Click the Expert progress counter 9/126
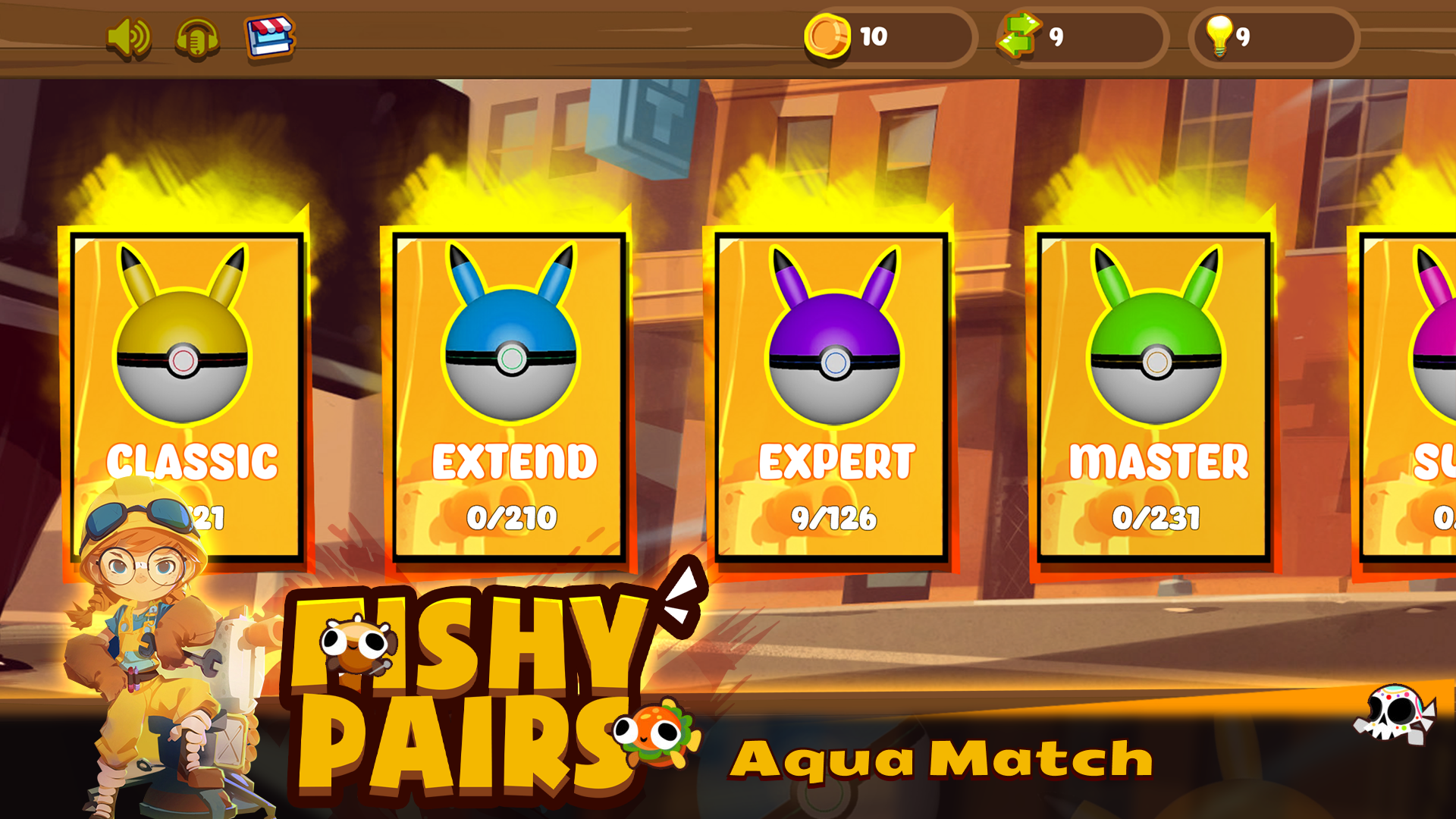This screenshot has height=819, width=1456. [834, 519]
